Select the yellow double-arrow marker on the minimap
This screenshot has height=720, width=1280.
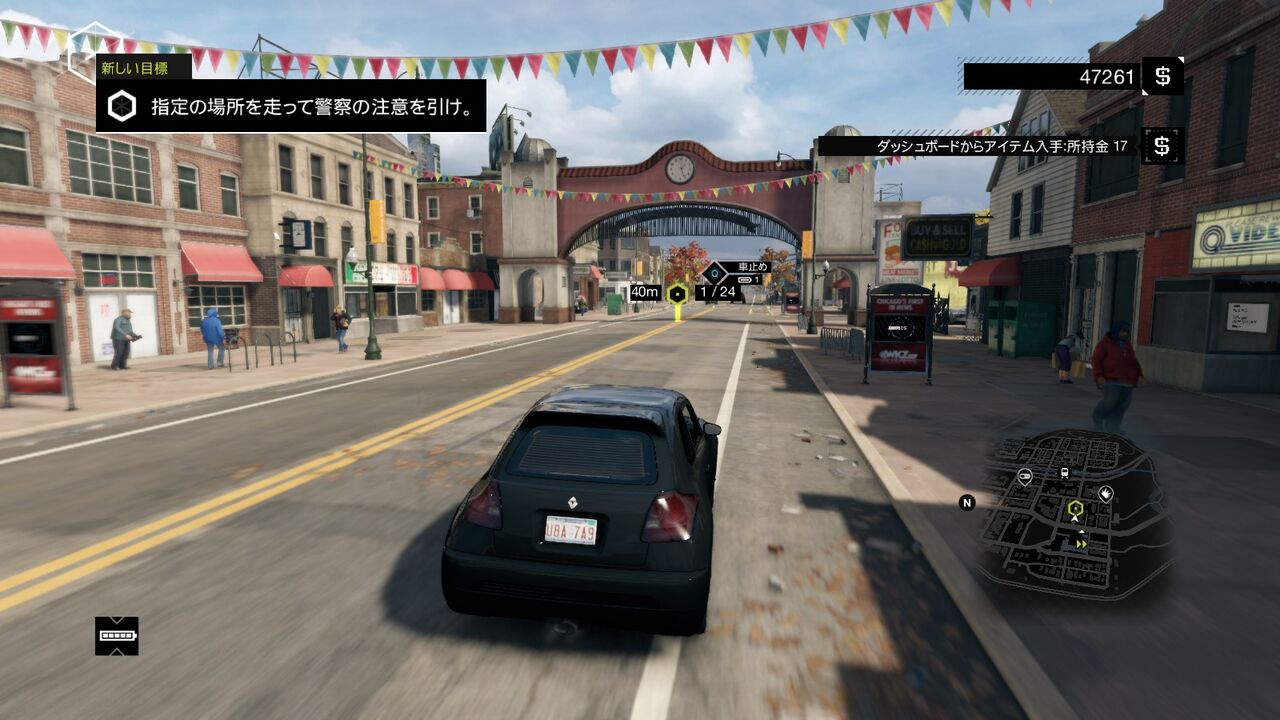click(x=1081, y=544)
